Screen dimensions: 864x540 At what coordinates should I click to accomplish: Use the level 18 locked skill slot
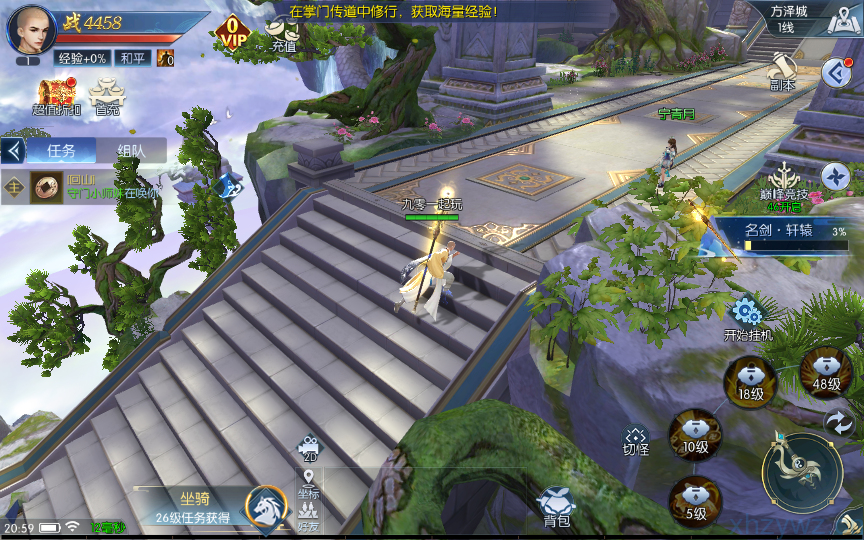[x=751, y=382]
